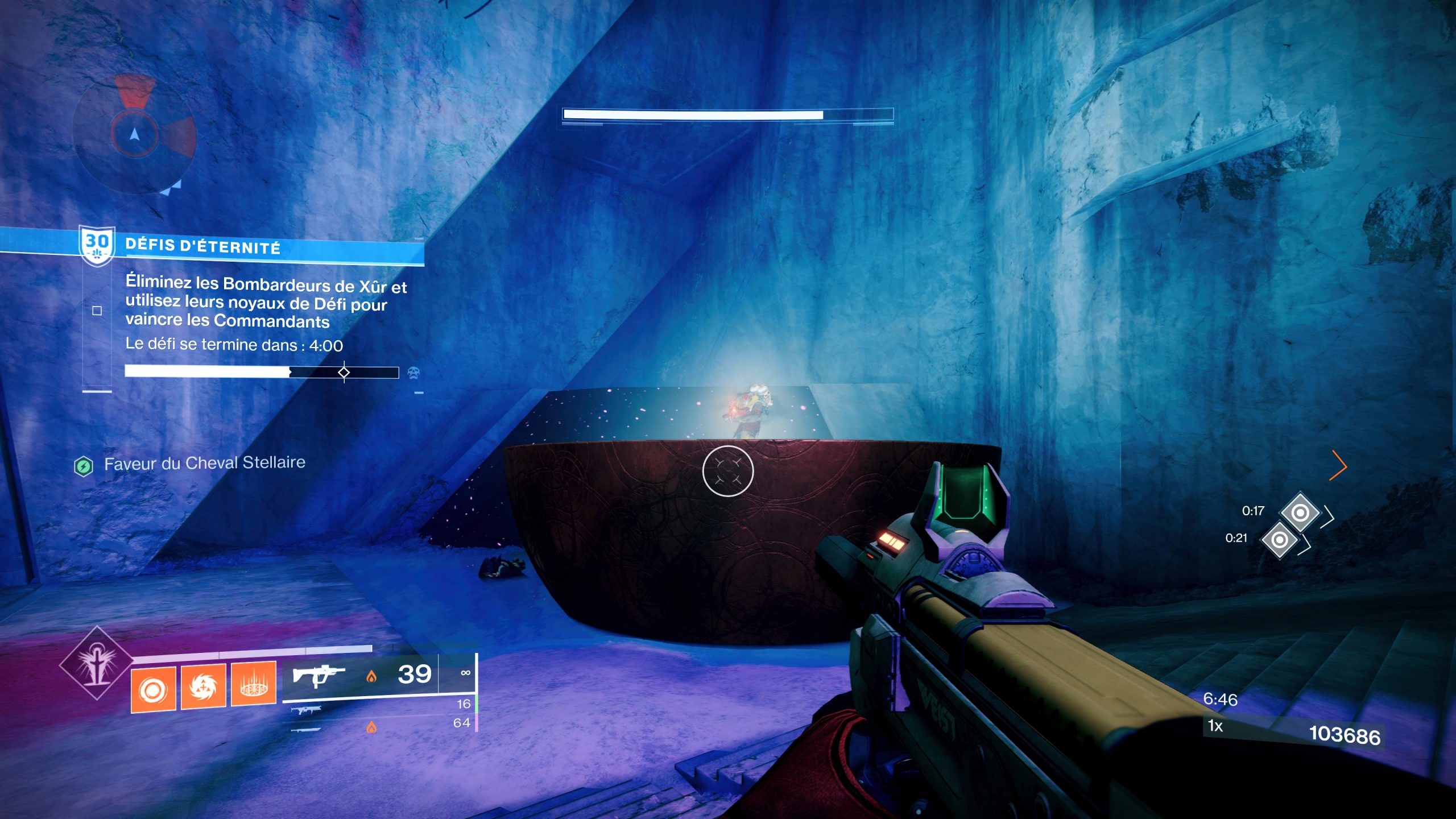Toggle the objective checkbox for Bombardeurs de Xûr
This screenshot has height=819, width=1456.
pyautogui.click(x=97, y=311)
